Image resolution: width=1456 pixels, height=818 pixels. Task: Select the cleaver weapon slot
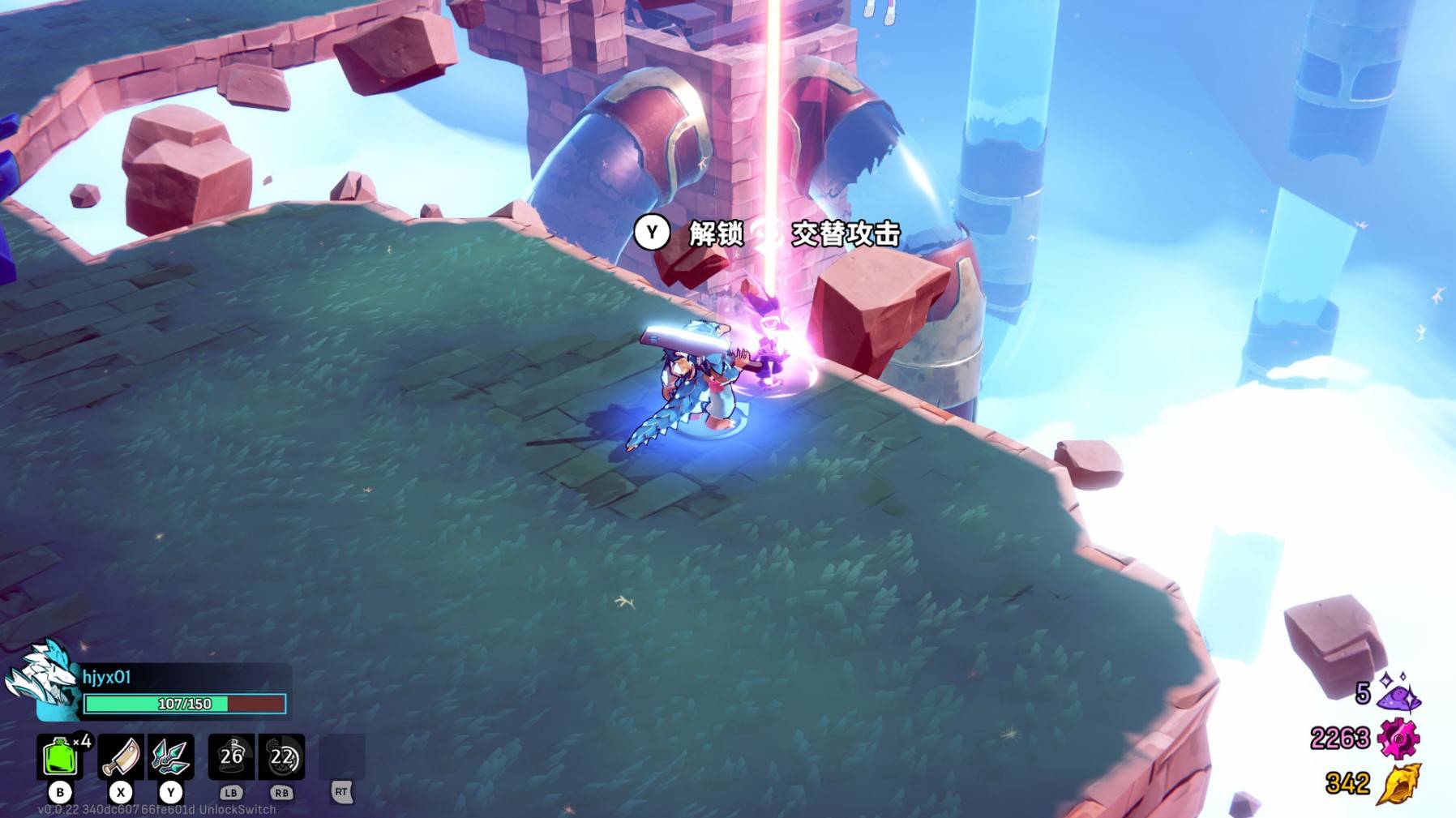(x=121, y=756)
